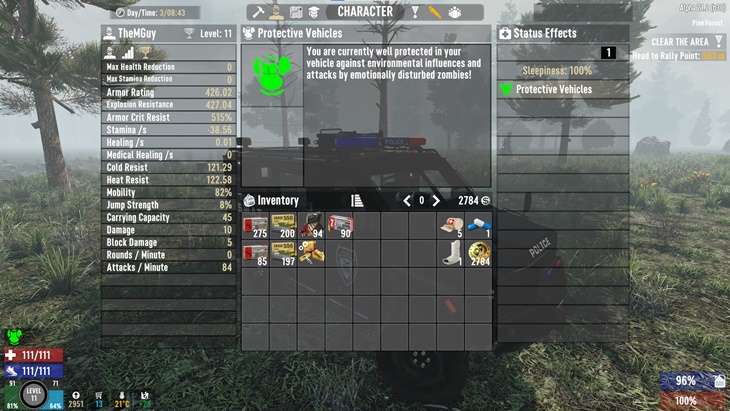Select the brass ammo stack of 200
730x411 pixels.
pyautogui.click(x=284, y=225)
